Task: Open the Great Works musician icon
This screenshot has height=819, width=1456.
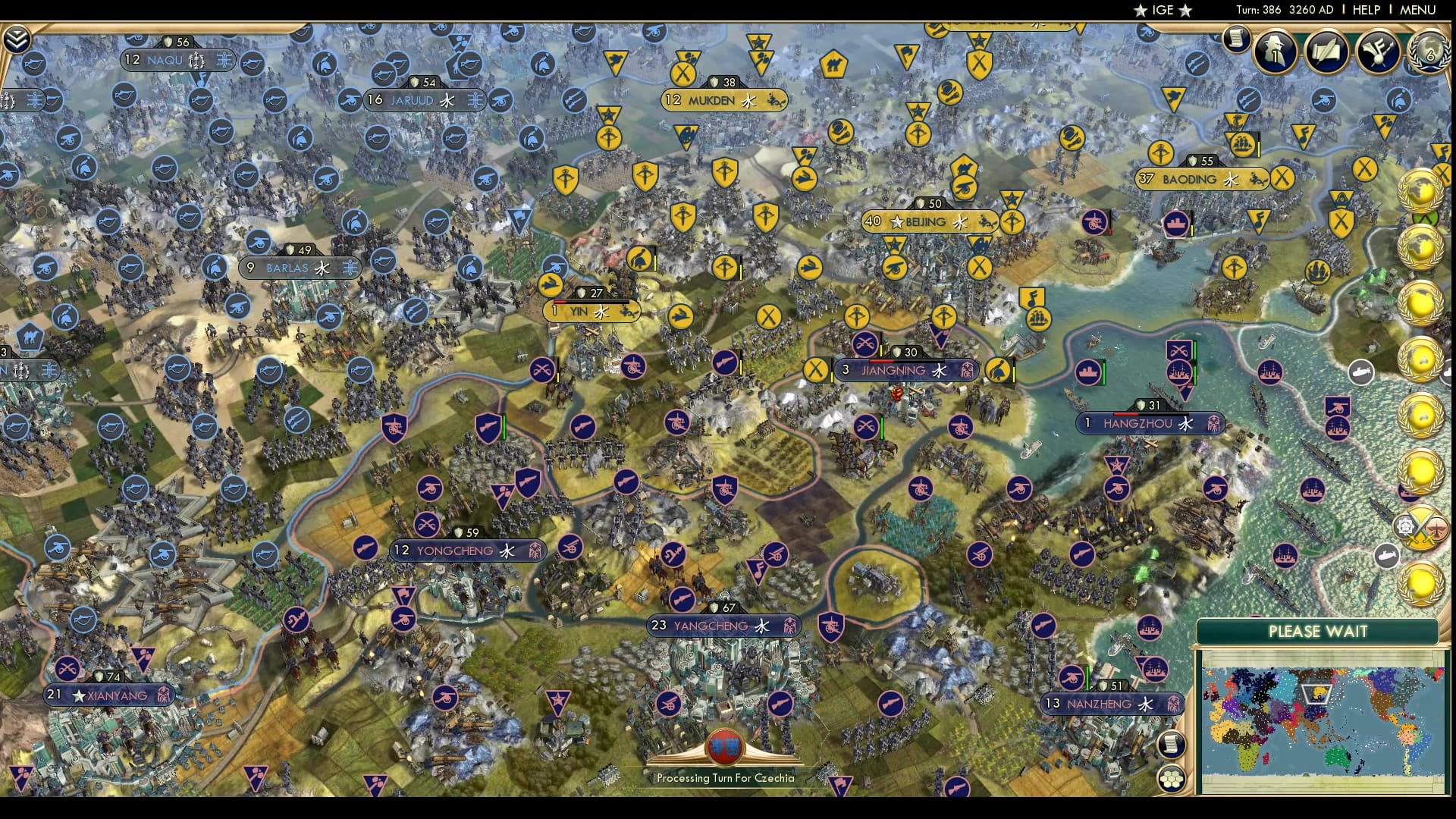Action: pyautogui.click(x=1378, y=52)
